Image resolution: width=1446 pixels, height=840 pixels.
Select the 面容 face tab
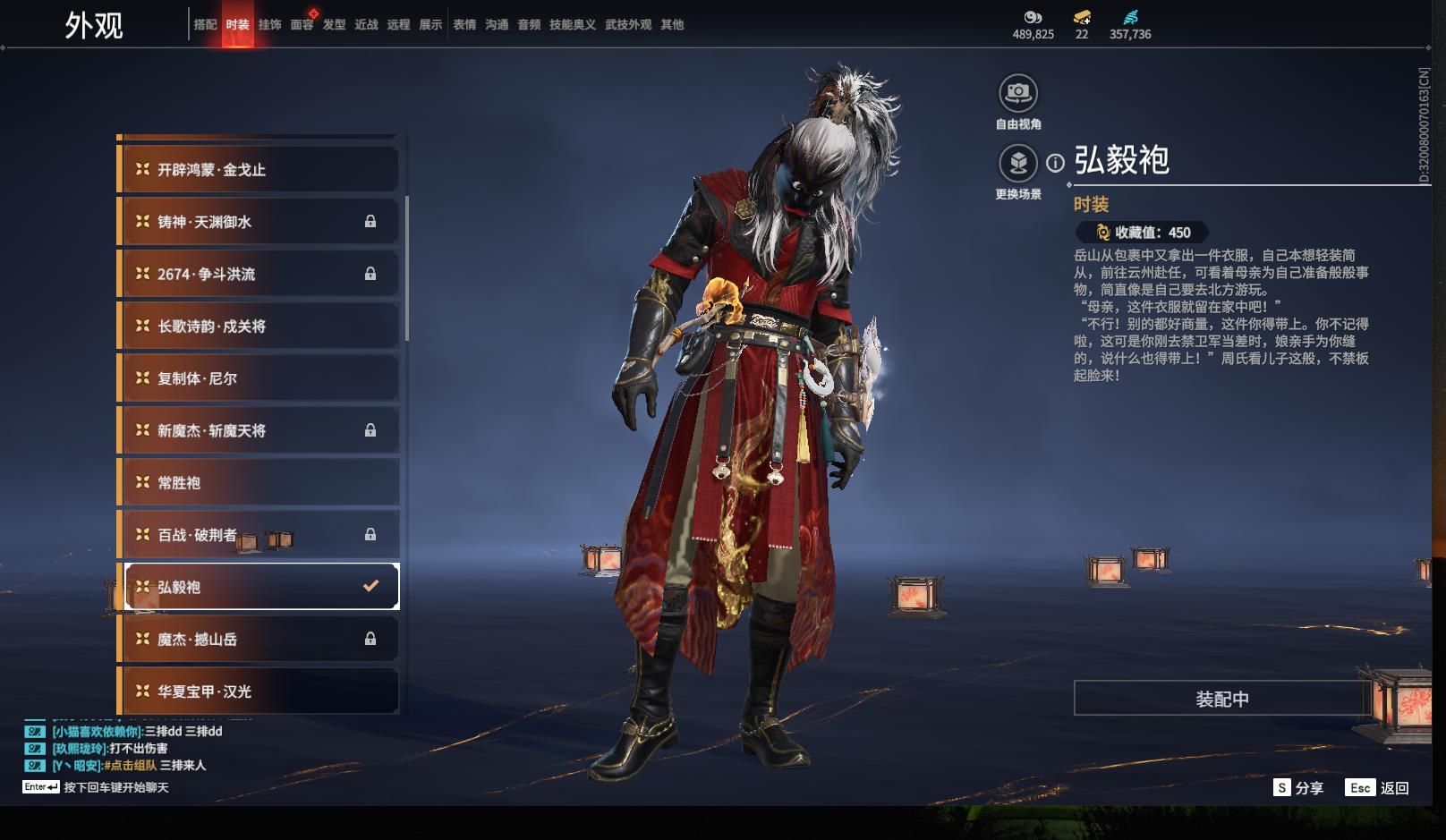(x=302, y=25)
